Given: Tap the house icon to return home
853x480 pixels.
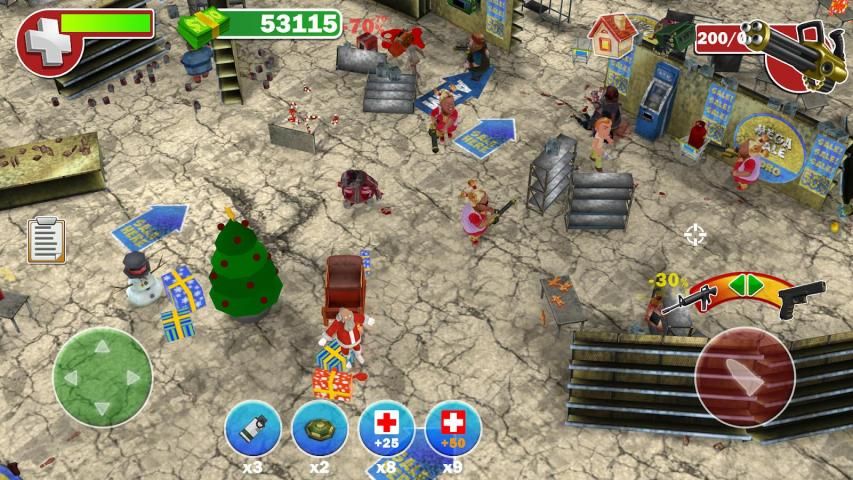Looking at the screenshot, I should (x=611, y=36).
